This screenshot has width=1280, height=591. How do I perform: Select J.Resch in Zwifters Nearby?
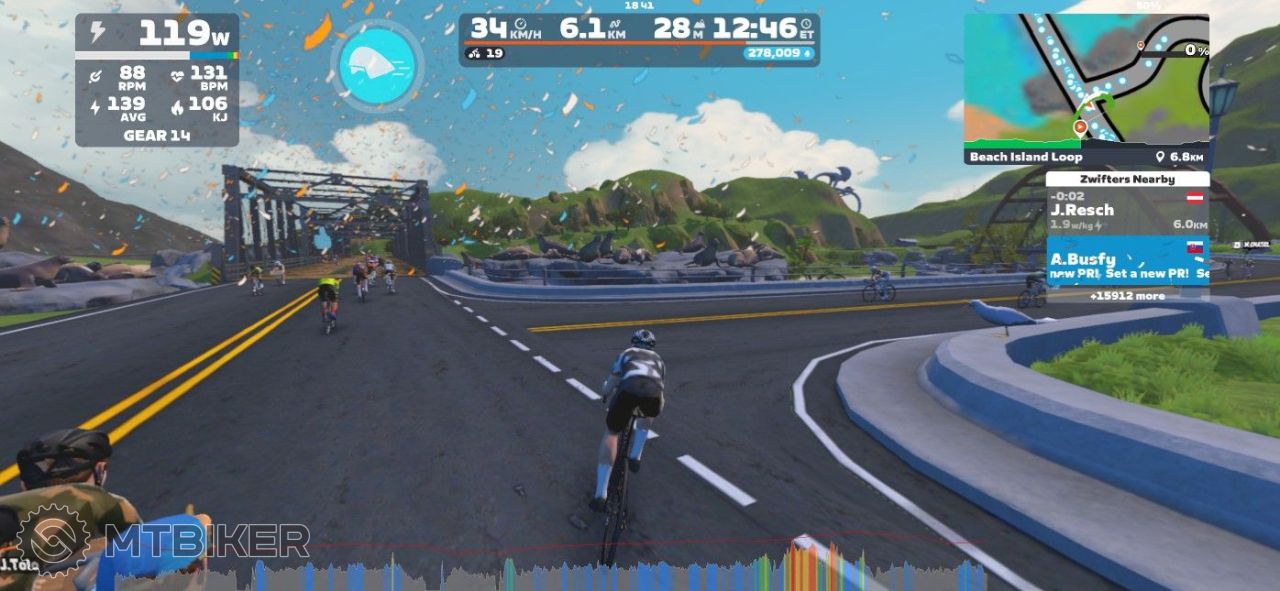click(1127, 211)
